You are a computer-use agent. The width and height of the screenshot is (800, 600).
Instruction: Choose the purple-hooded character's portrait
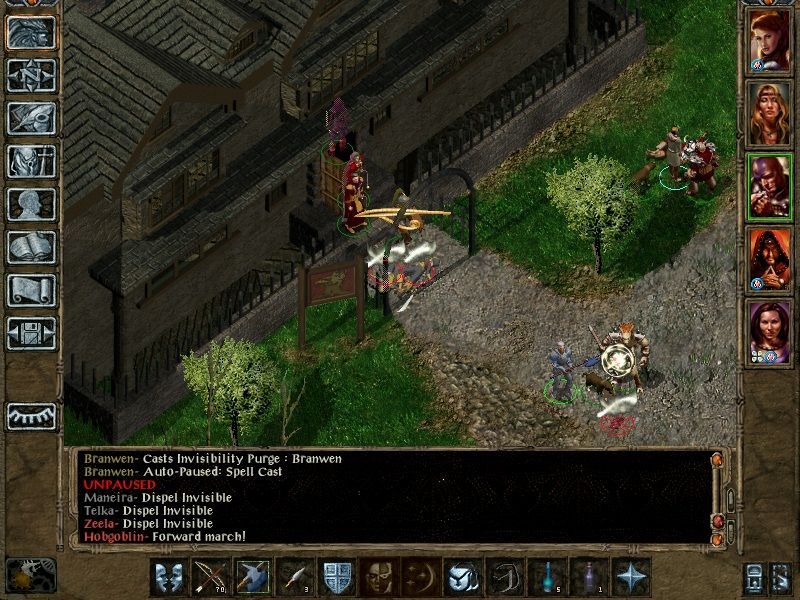[x=769, y=186]
